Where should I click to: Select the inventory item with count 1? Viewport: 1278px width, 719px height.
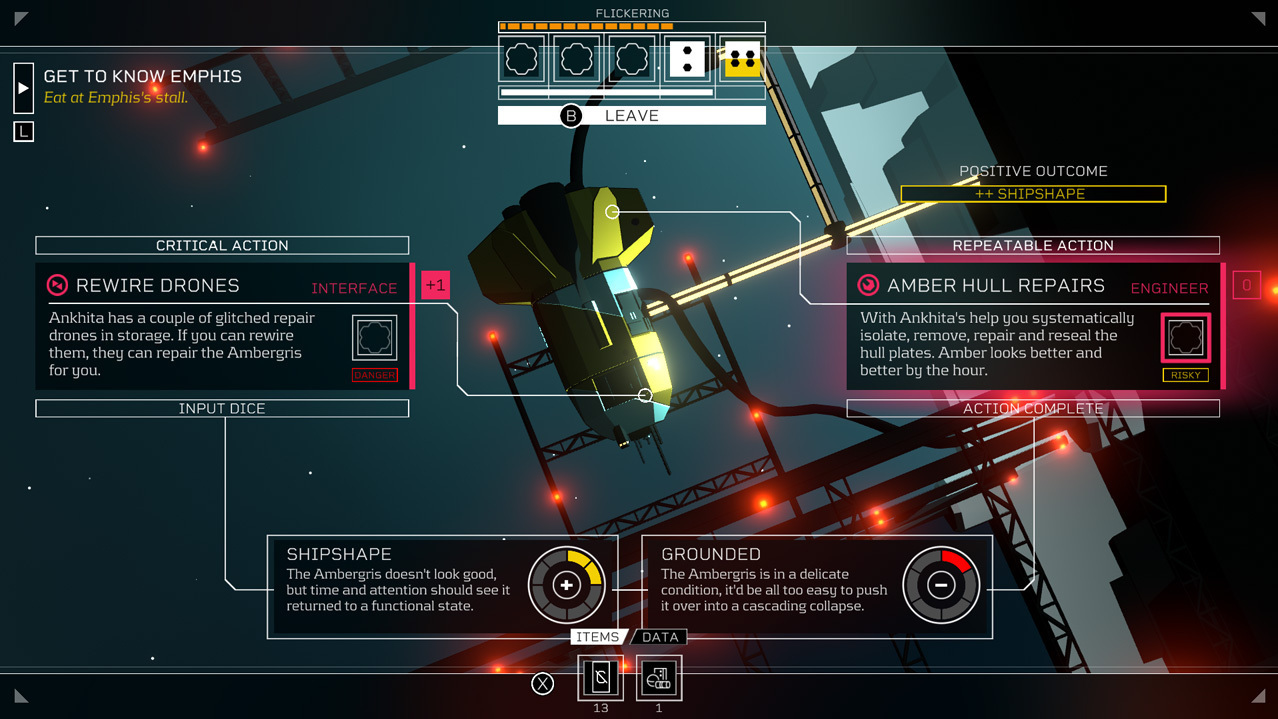coord(658,678)
